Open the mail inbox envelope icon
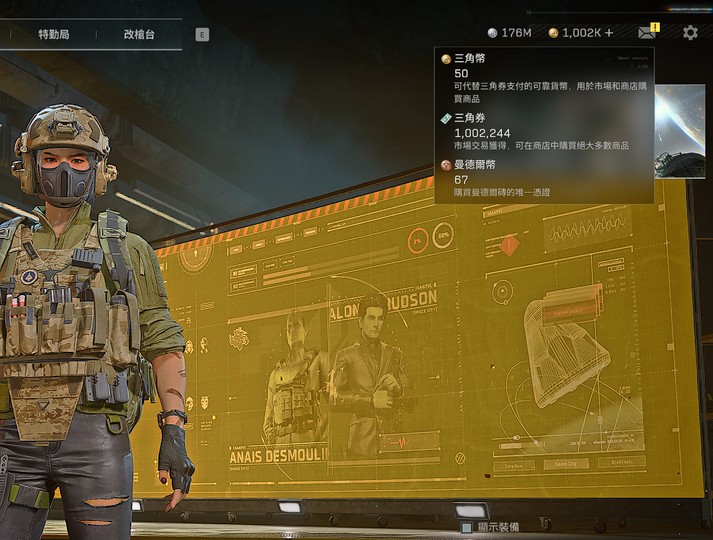Screen dimensions: 713x540 click(647, 33)
